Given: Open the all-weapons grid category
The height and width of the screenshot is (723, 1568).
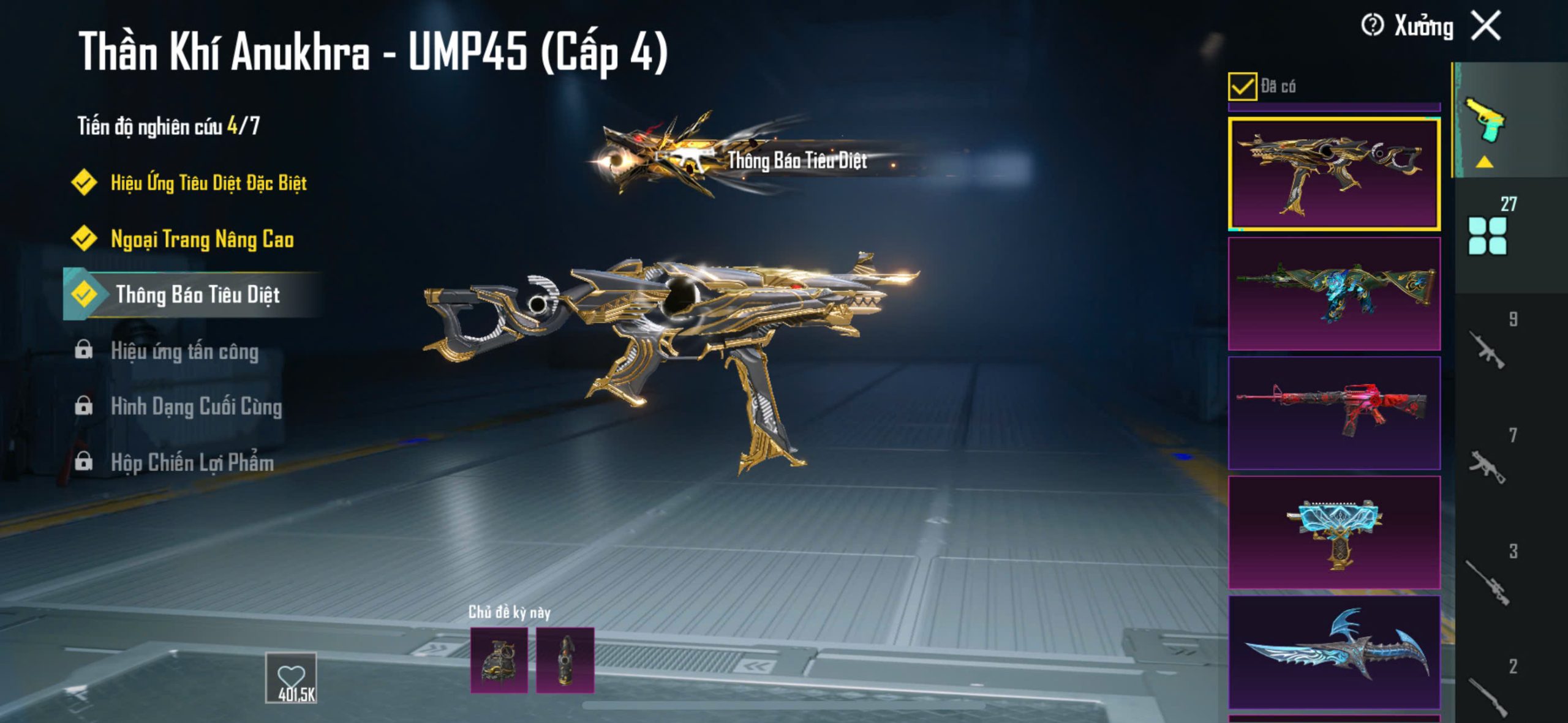Looking at the screenshot, I should [1488, 236].
